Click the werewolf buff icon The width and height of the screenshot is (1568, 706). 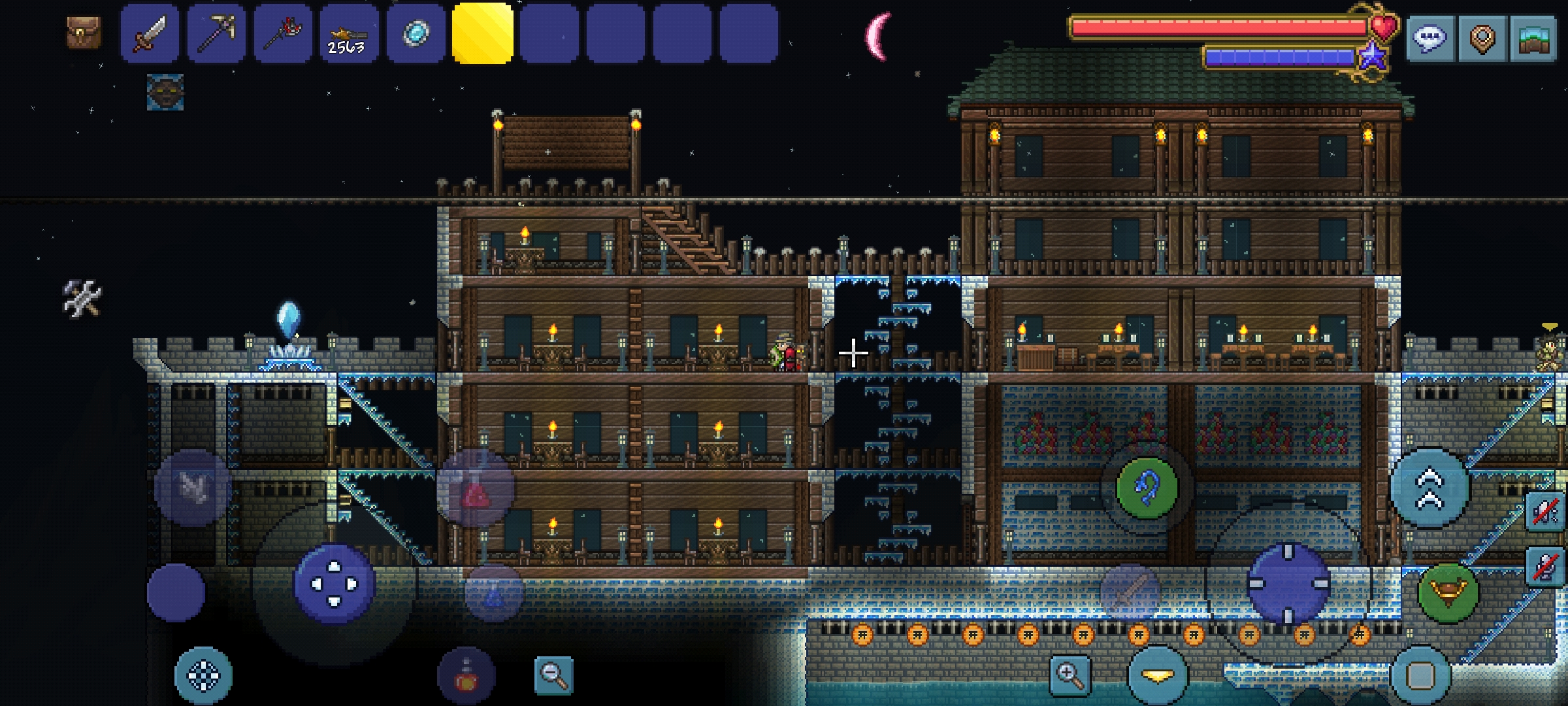tap(165, 92)
